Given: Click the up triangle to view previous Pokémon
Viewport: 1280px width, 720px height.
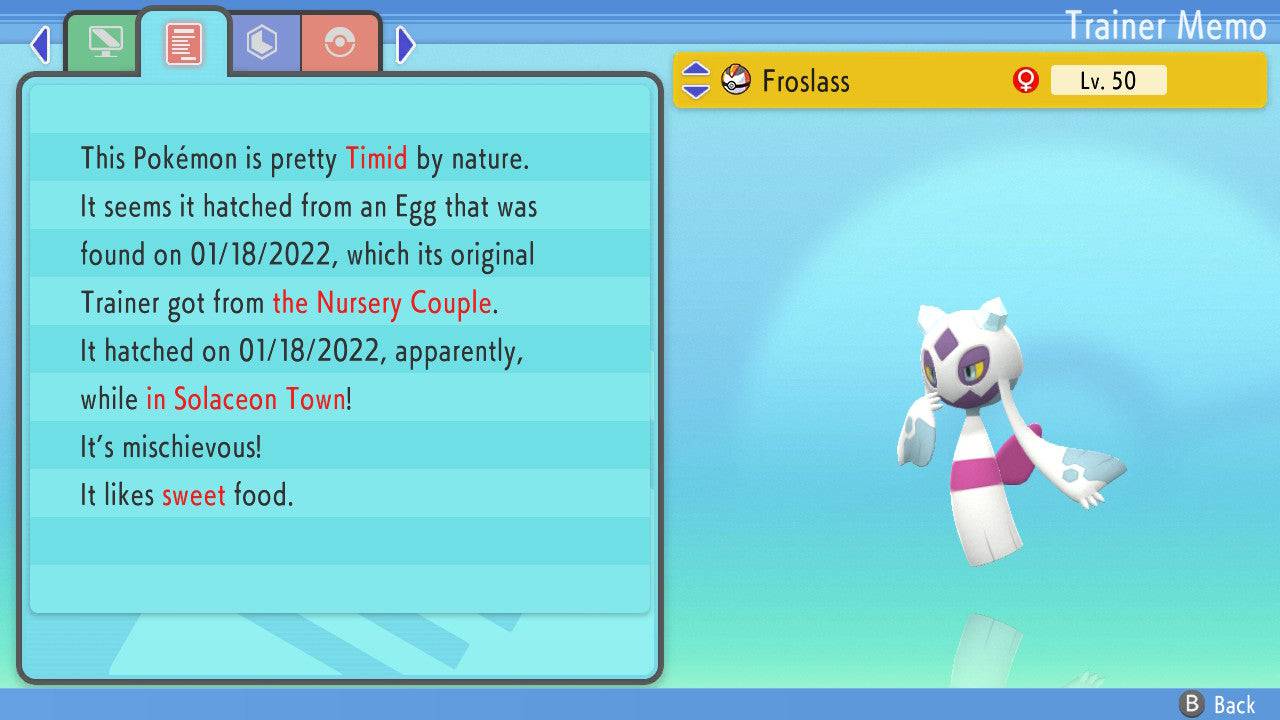Looking at the screenshot, I should [x=694, y=70].
